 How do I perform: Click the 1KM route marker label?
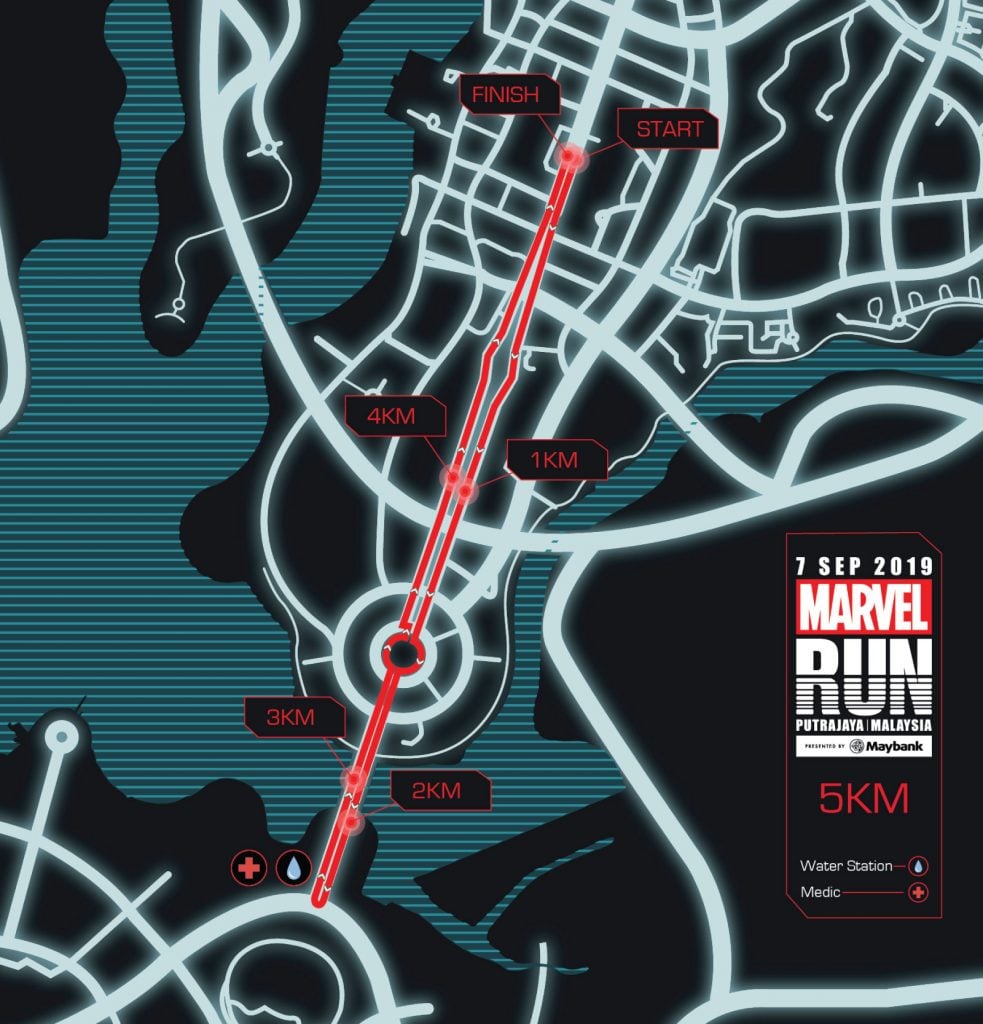(x=555, y=460)
